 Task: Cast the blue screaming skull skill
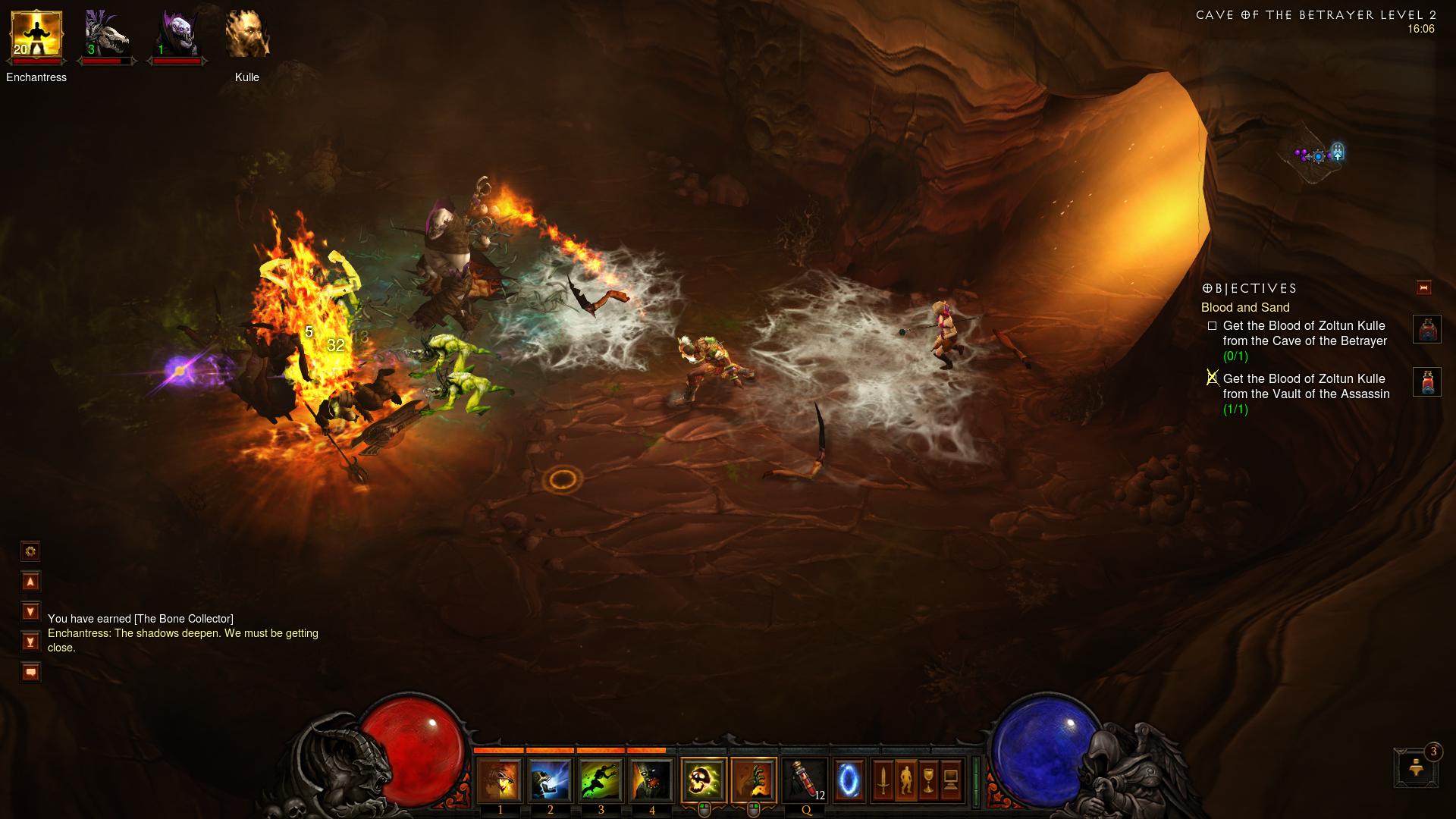coord(550,781)
